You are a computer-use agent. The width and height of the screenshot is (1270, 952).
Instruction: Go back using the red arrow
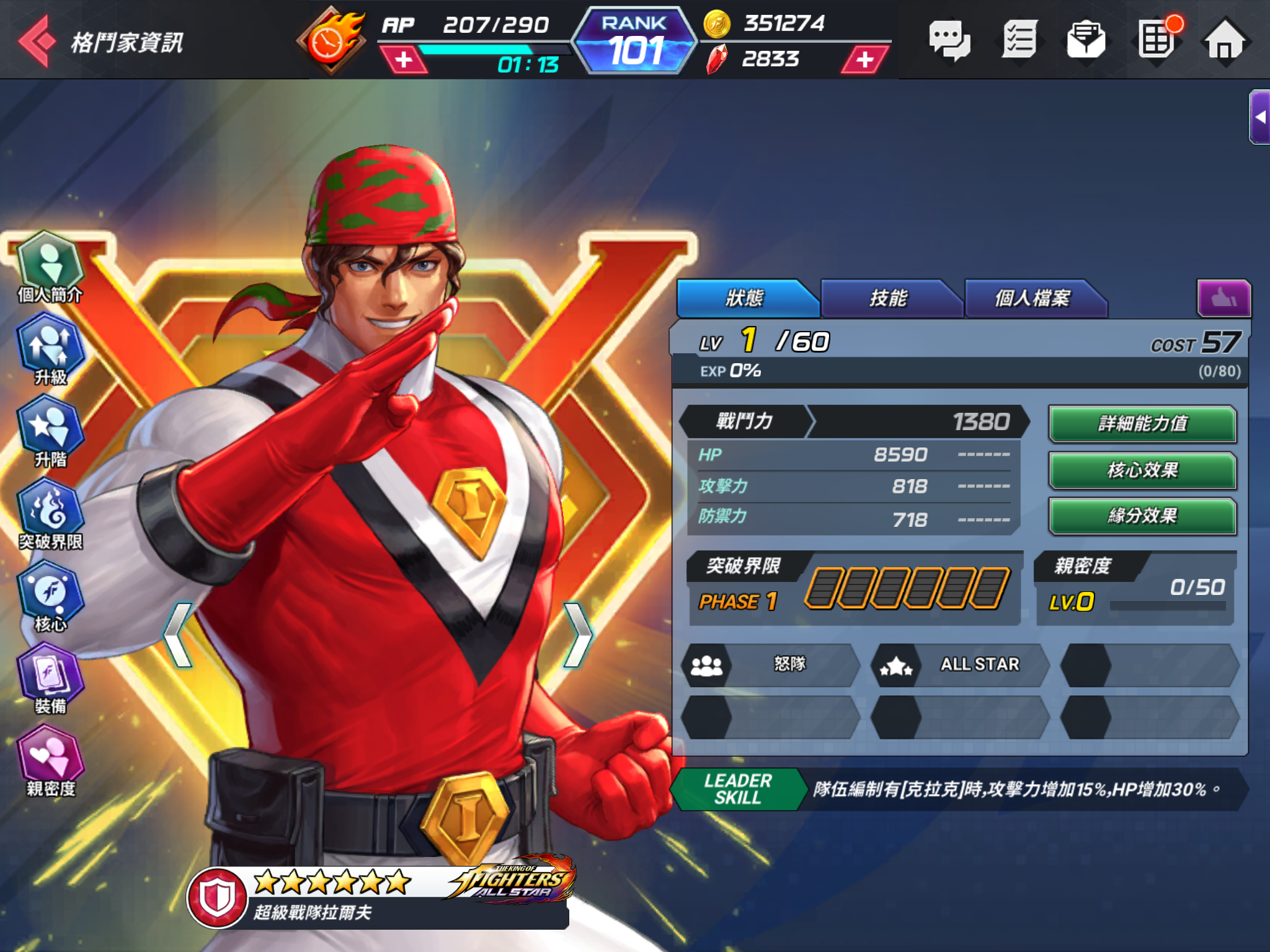[x=37, y=41]
